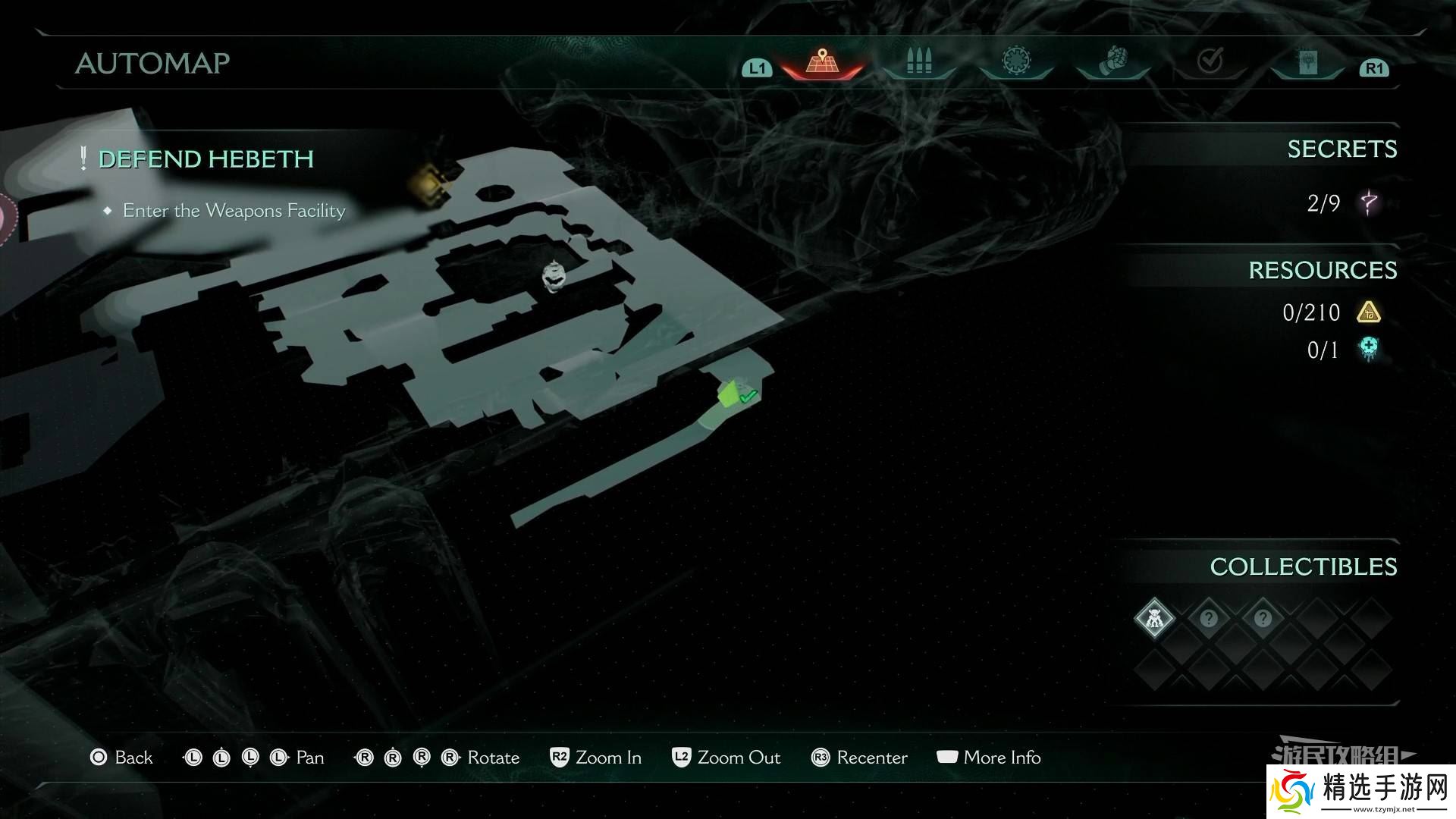Open the codex card icon near R1

pyautogui.click(x=1307, y=61)
